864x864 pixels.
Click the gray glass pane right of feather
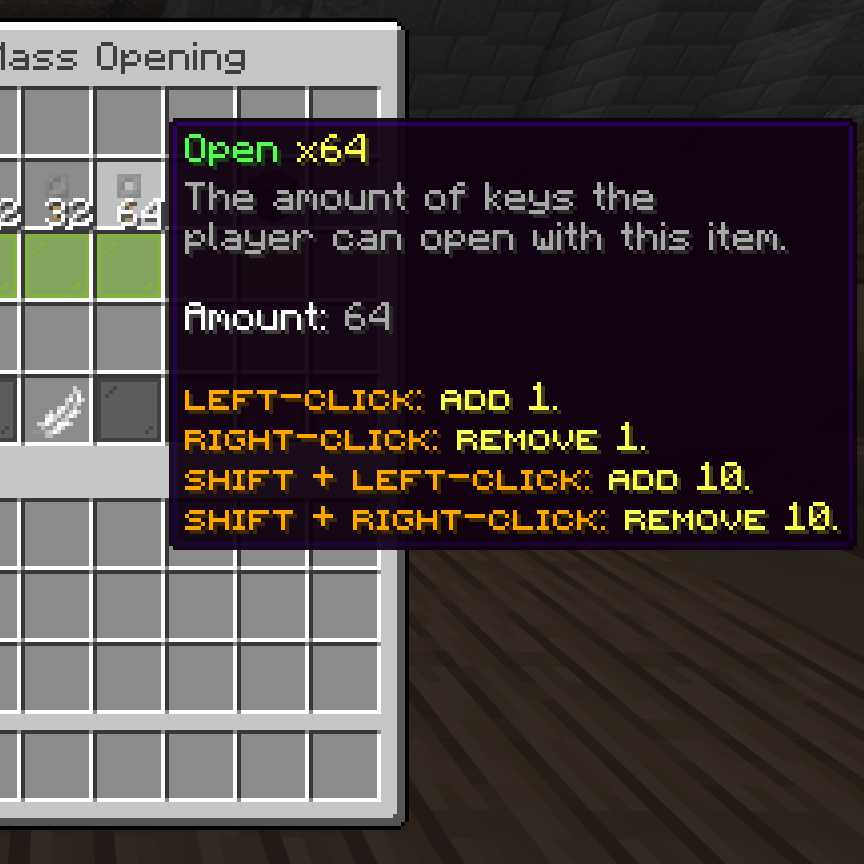pos(129,410)
